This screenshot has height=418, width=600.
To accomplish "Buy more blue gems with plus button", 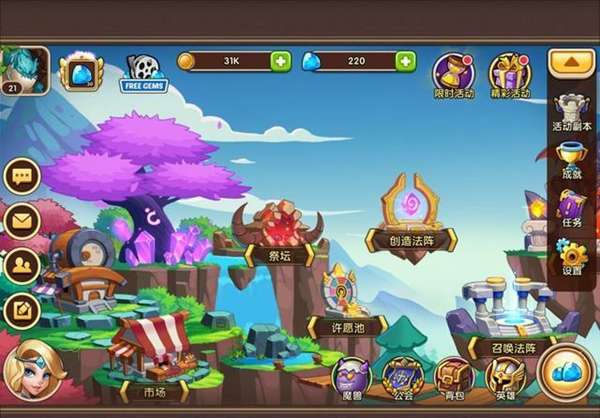I will [405, 62].
